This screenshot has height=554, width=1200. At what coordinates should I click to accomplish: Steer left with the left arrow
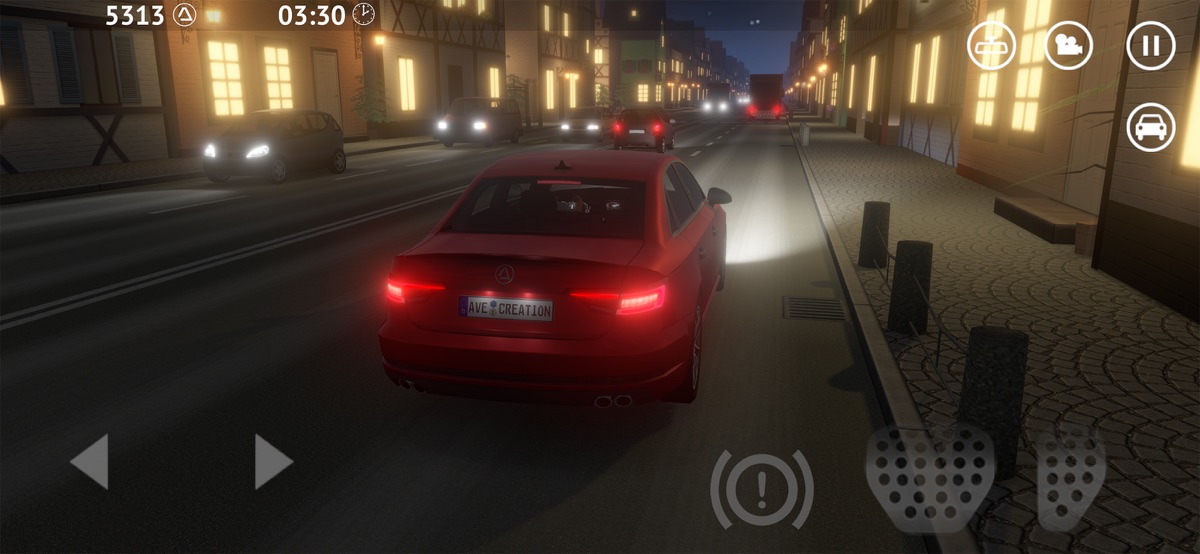coord(90,462)
